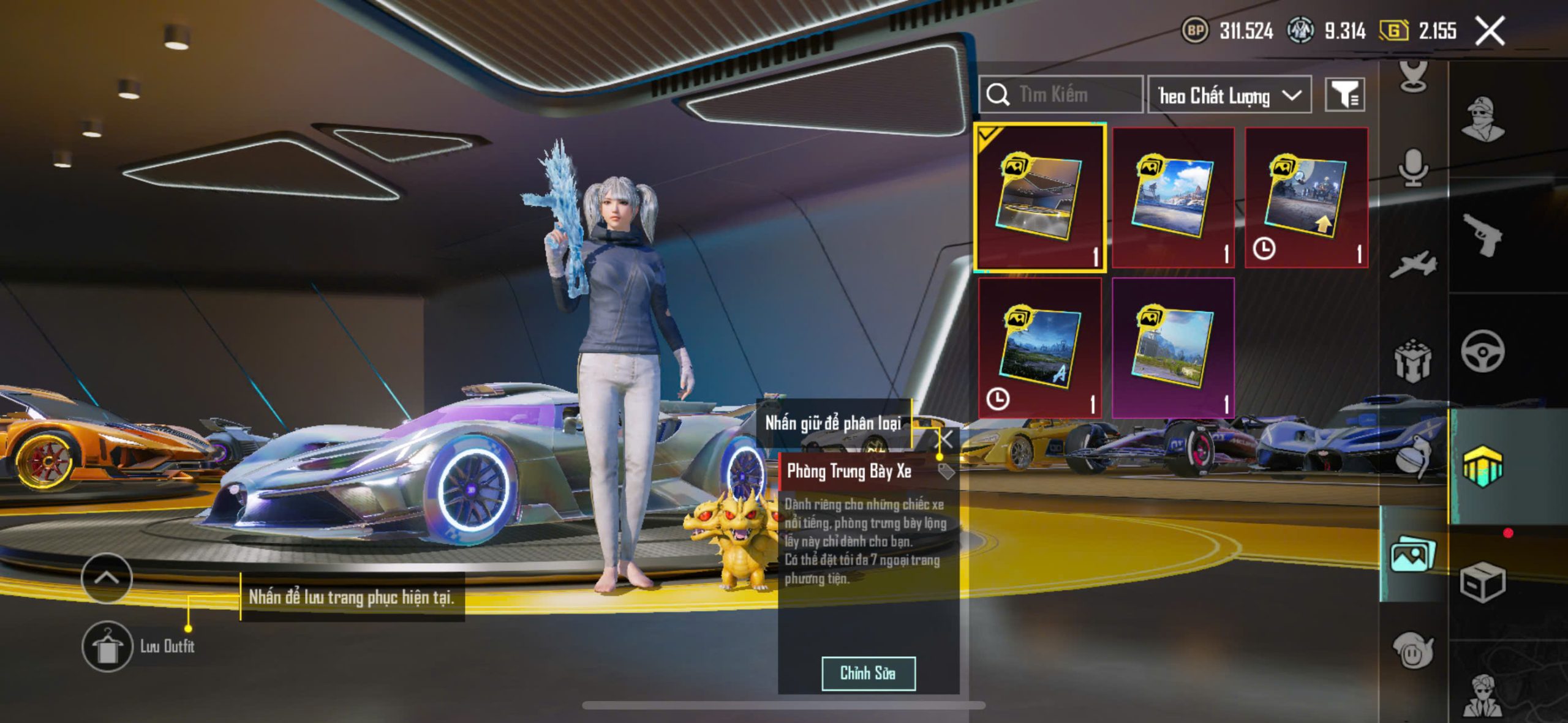Select the dark landscape background with clock

(x=1040, y=348)
